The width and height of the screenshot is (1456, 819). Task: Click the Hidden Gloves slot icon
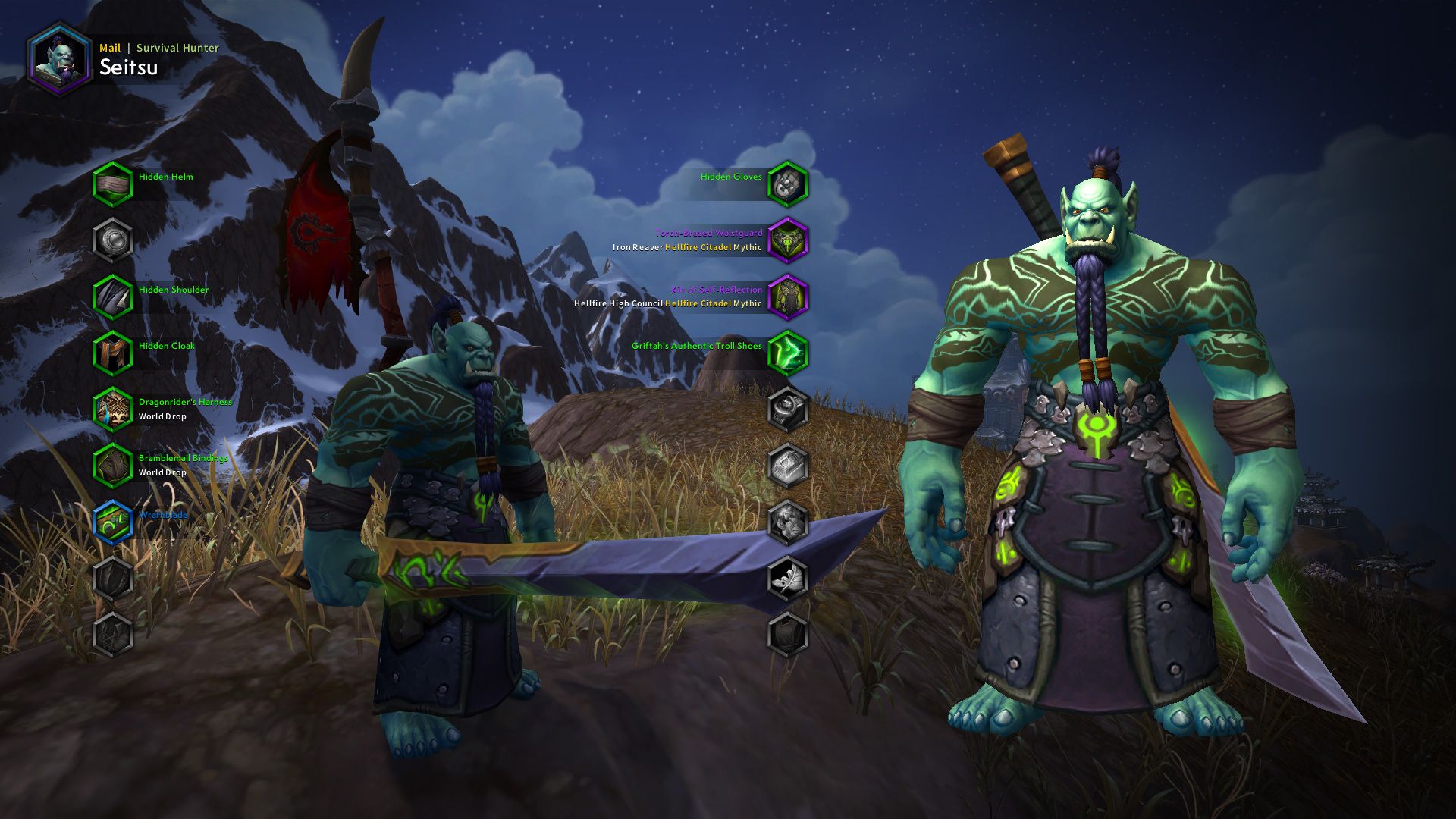point(789,184)
